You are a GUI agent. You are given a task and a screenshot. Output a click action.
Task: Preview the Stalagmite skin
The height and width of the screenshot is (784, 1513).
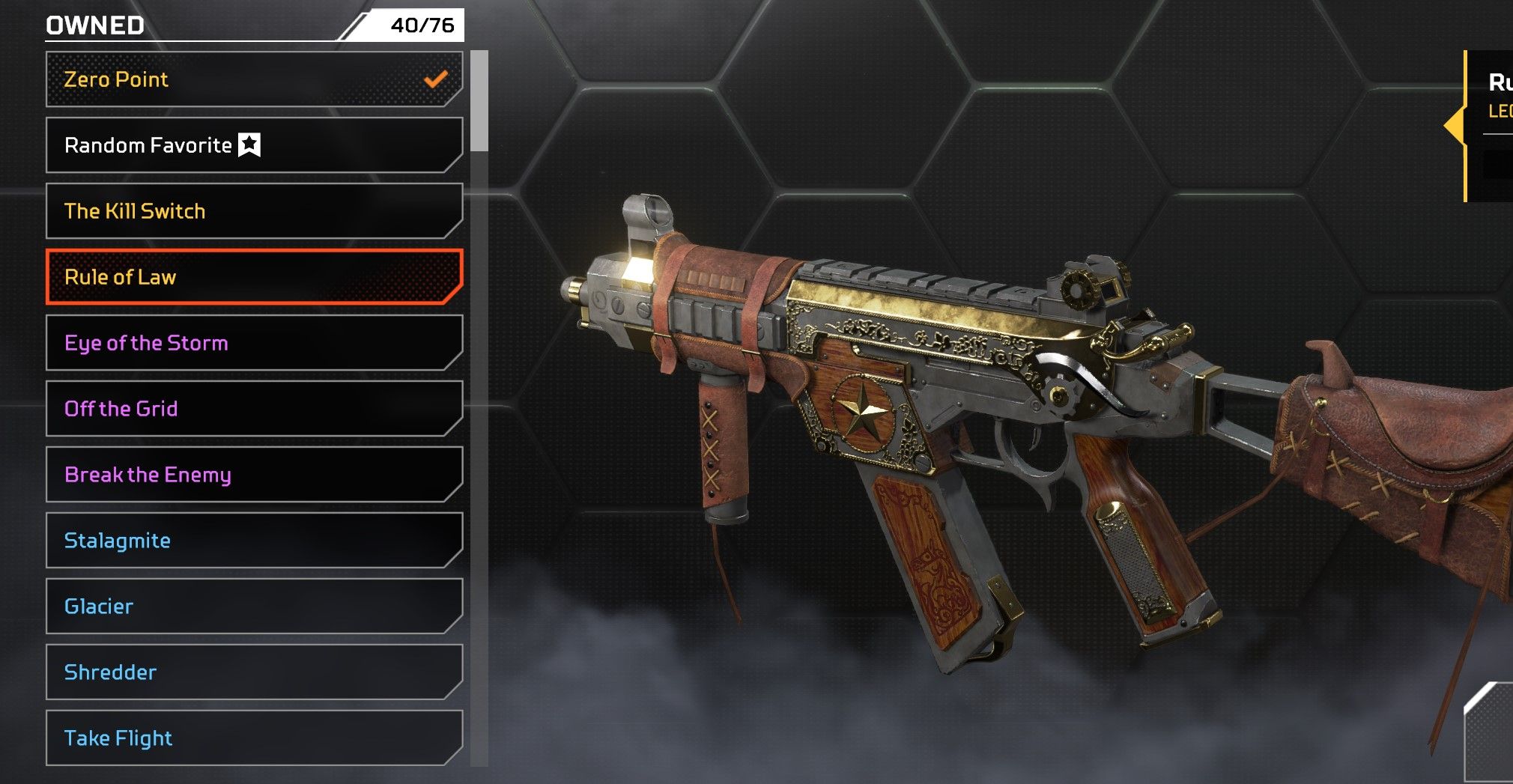coord(254,541)
